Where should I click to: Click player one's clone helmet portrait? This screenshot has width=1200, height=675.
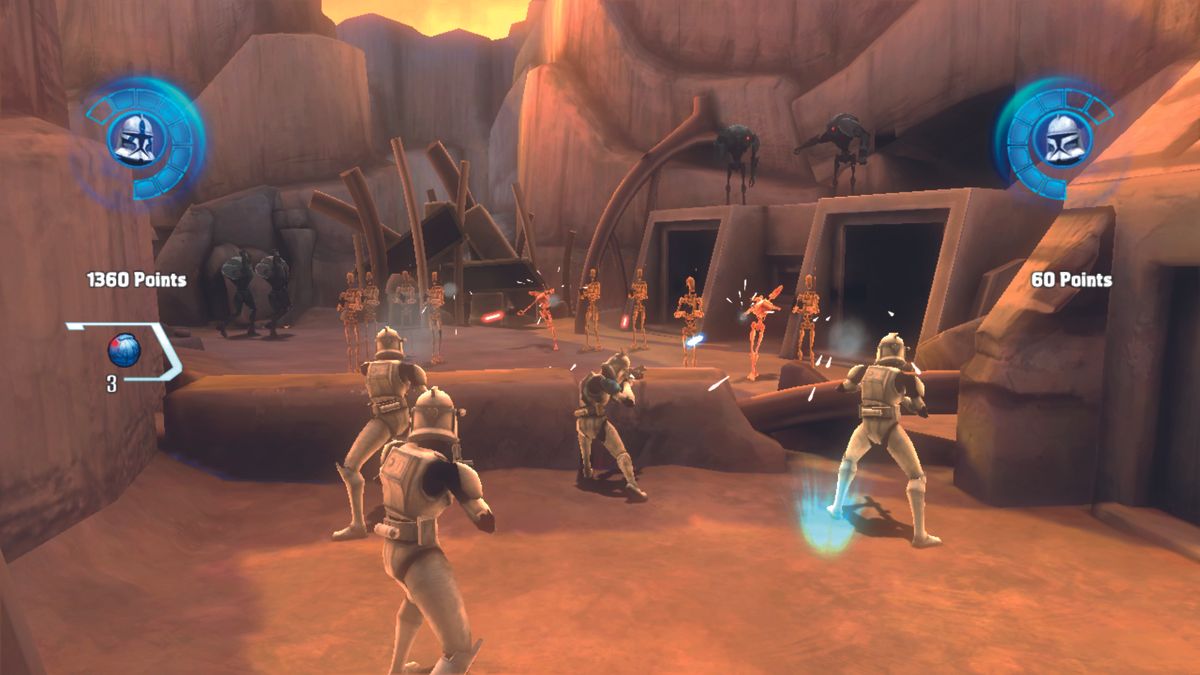click(134, 139)
